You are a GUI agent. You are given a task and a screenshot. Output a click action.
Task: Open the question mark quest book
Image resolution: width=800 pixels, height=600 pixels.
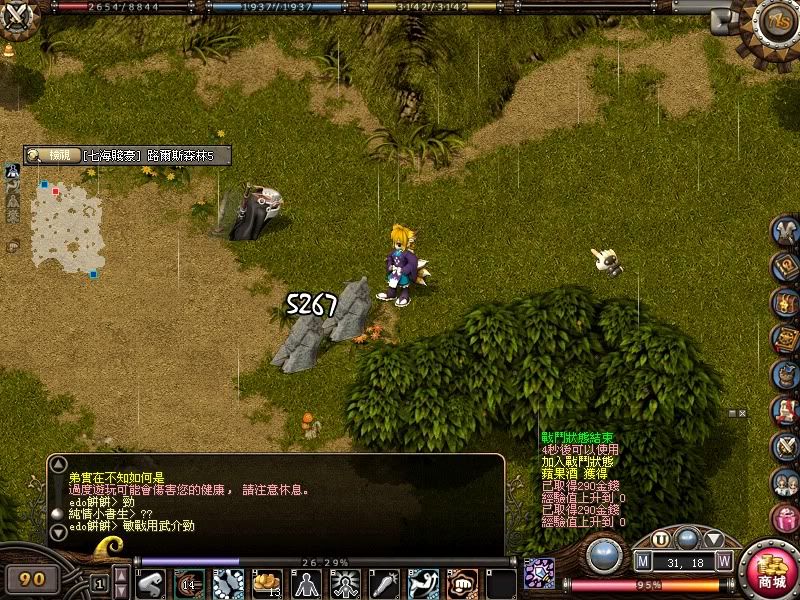tap(785, 267)
